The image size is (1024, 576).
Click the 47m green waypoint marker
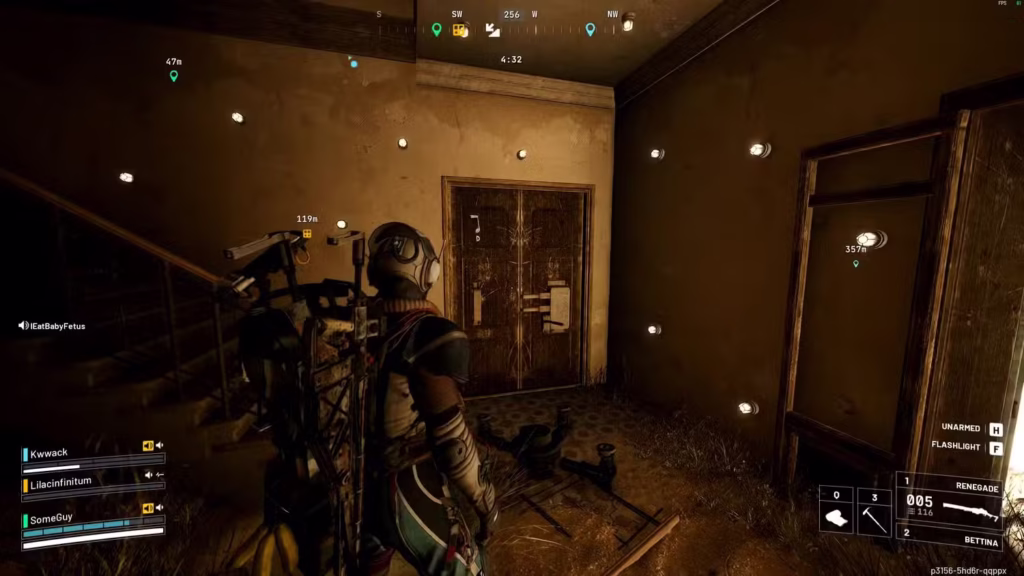click(x=173, y=76)
